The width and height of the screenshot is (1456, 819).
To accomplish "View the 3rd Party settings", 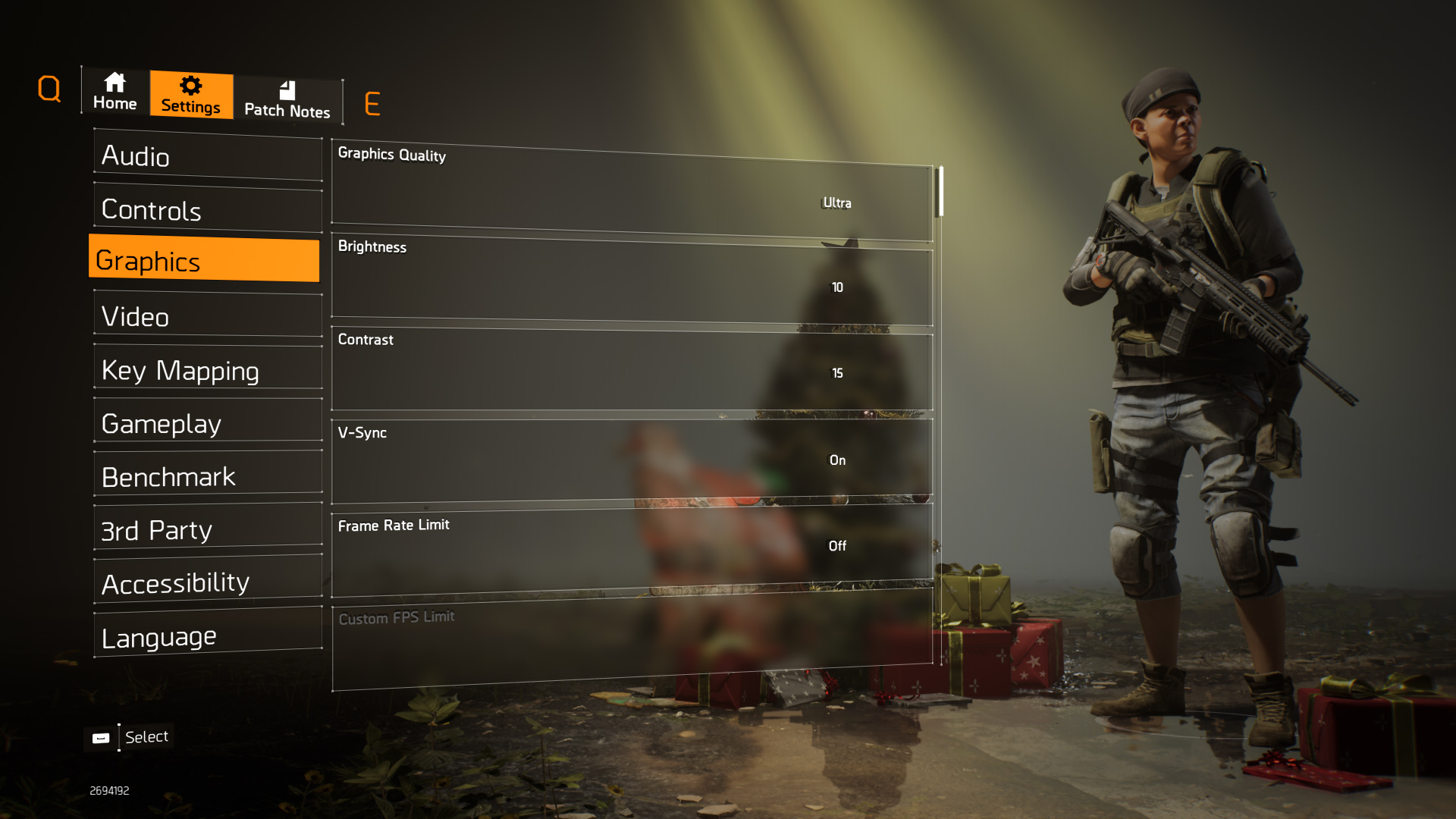I will 208,529.
